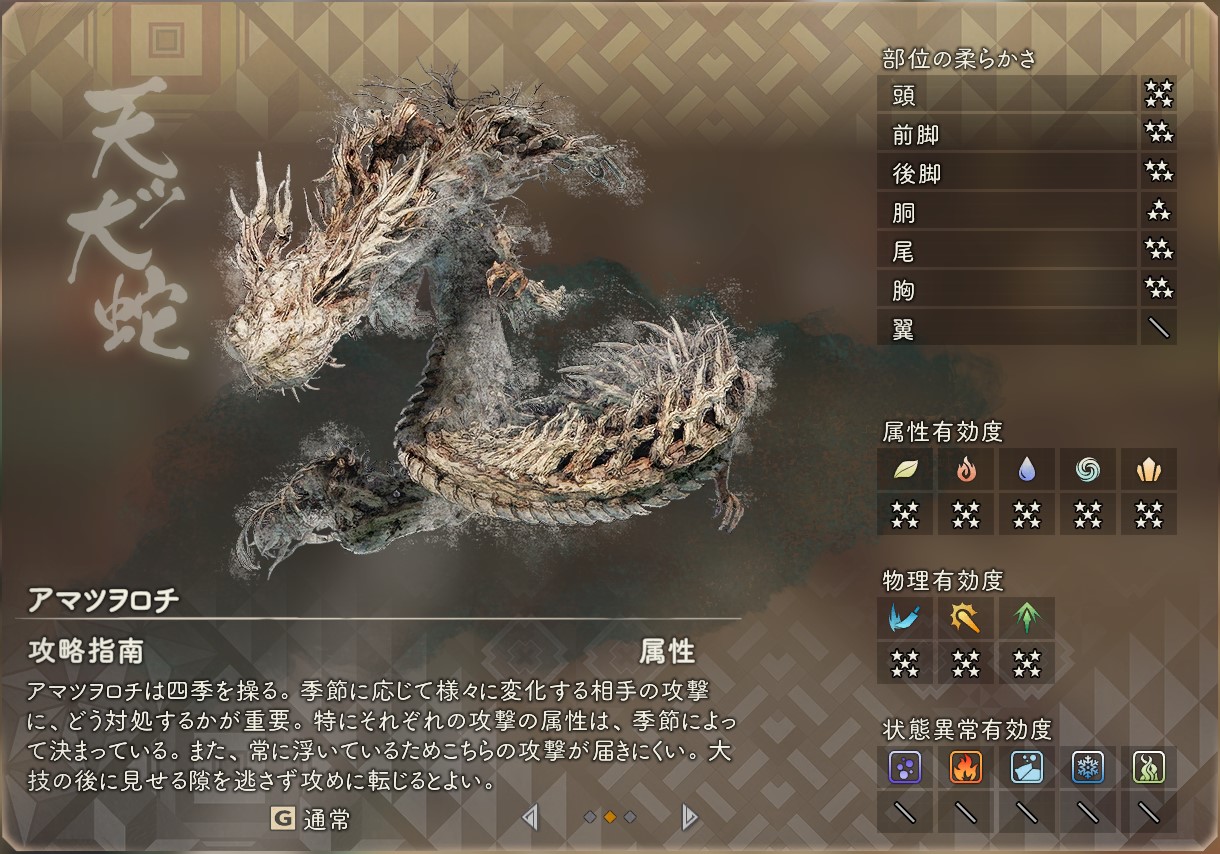Select the 翼 body part row

[x=1006, y=328]
